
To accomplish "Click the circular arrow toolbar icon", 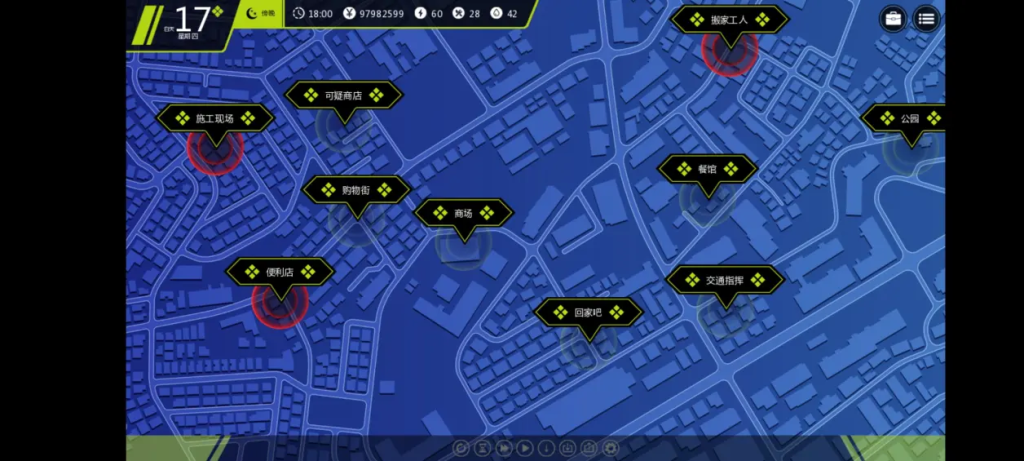I will coord(462,448).
